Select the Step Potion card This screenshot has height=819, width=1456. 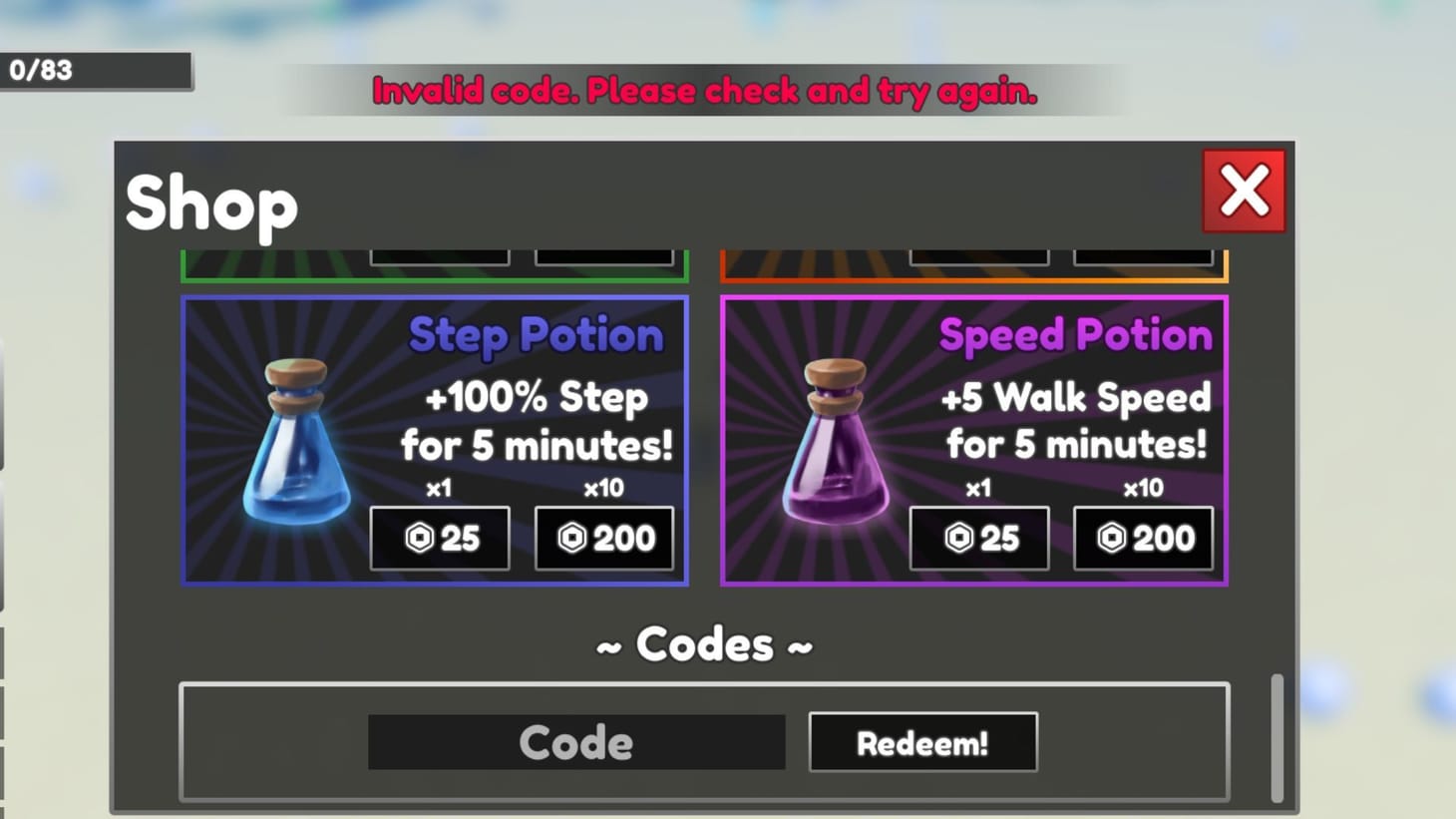435,439
